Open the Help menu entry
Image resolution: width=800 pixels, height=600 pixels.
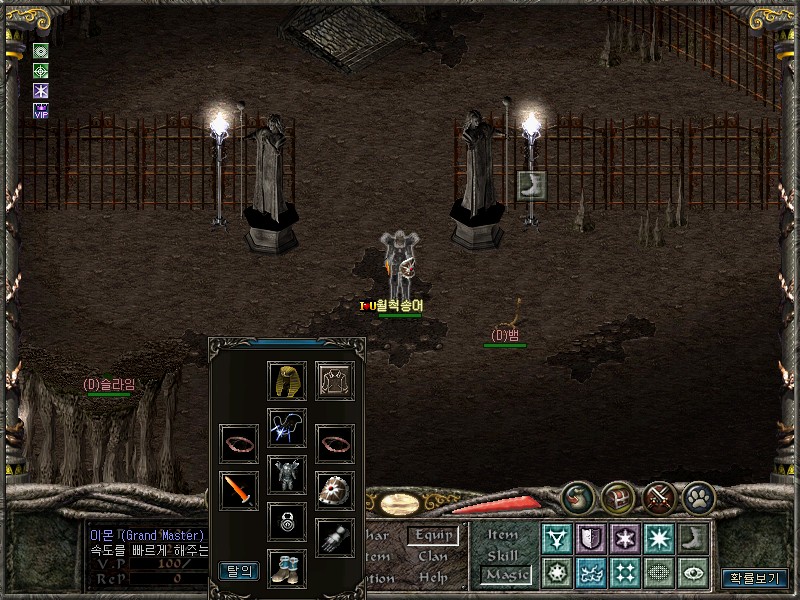click(433, 578)
